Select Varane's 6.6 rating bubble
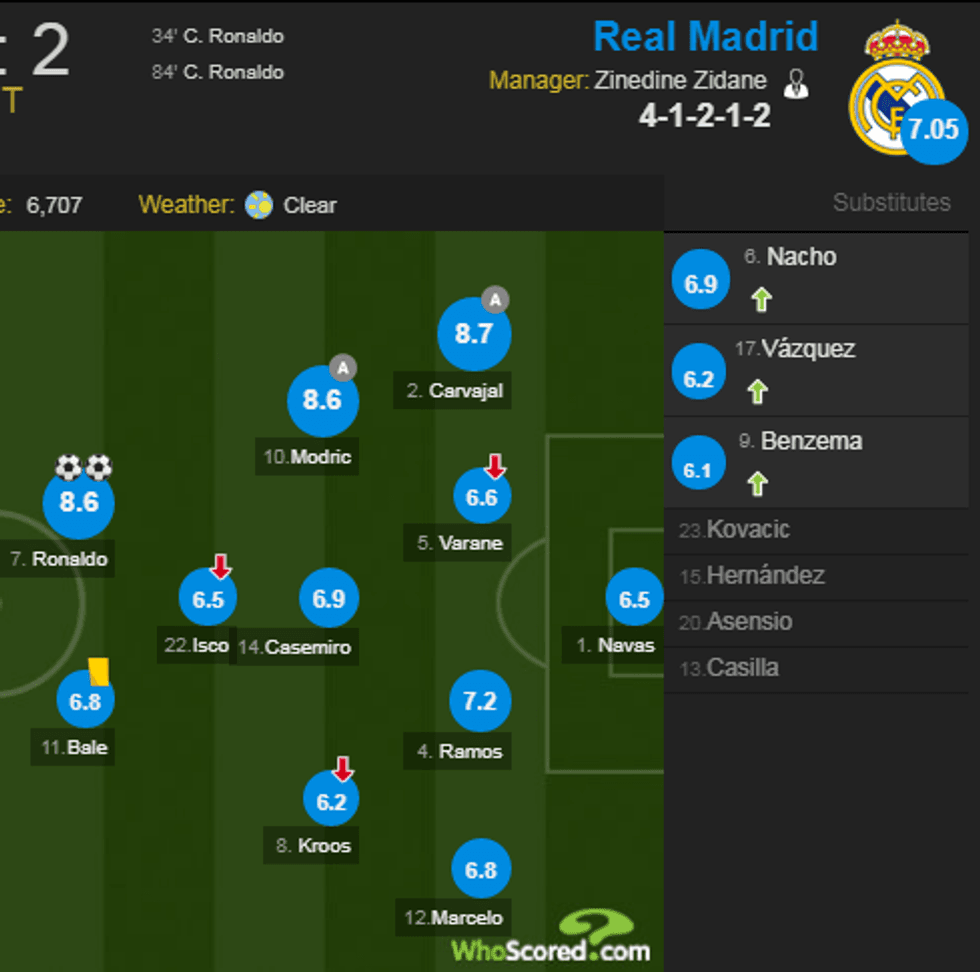The height and width of the screenshot is (972, 980). click(x=482, y=497)
